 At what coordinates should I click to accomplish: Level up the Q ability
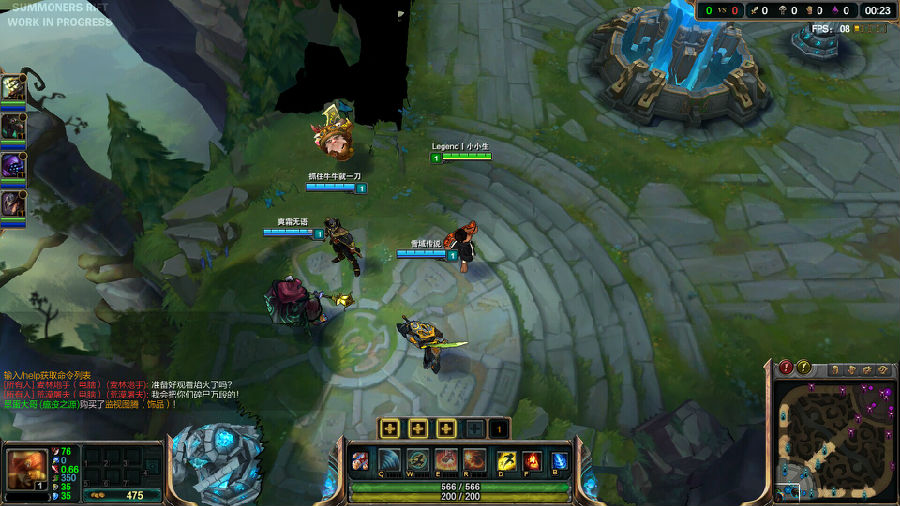pos(391,429)
